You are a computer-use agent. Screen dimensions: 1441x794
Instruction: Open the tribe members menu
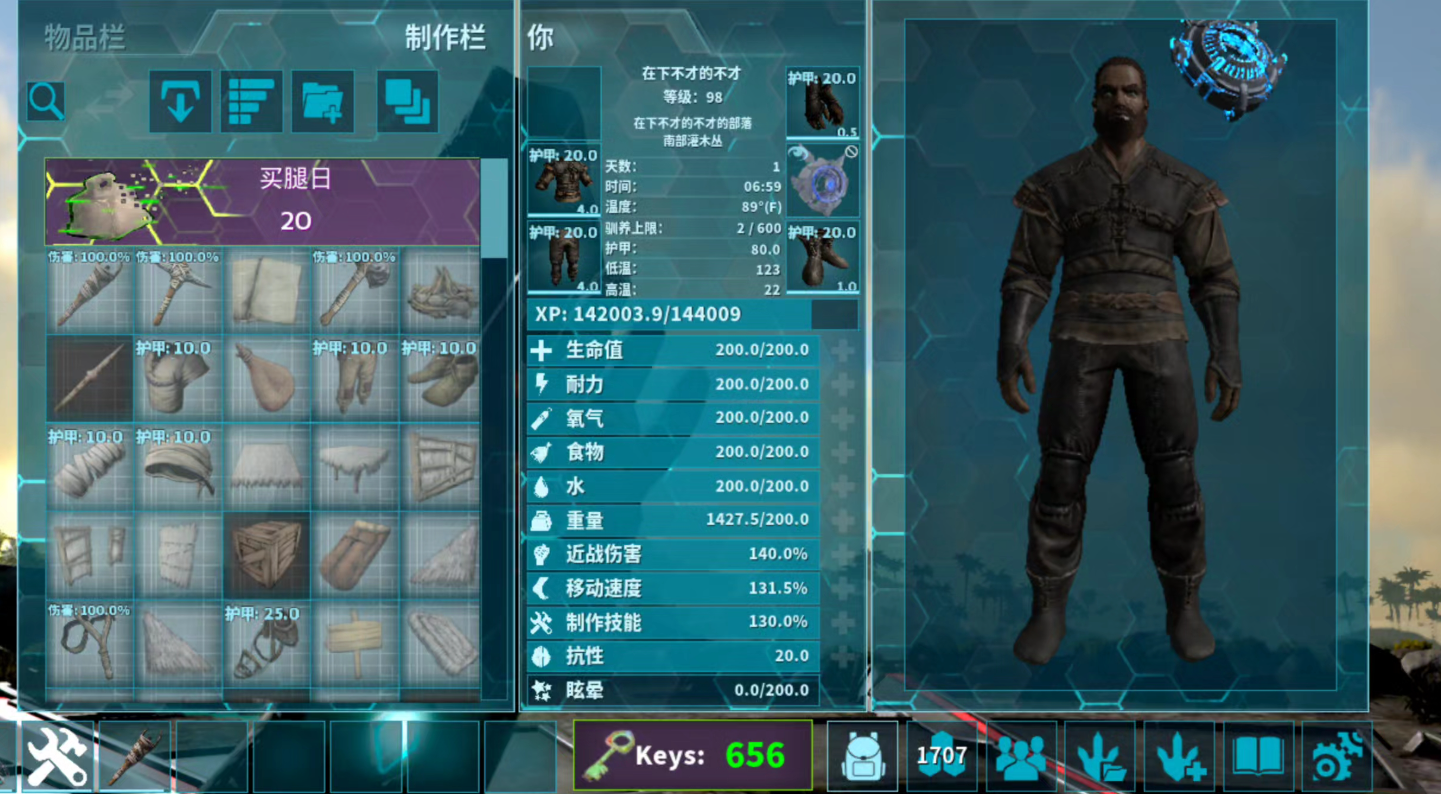click(x=1021, y=756)
